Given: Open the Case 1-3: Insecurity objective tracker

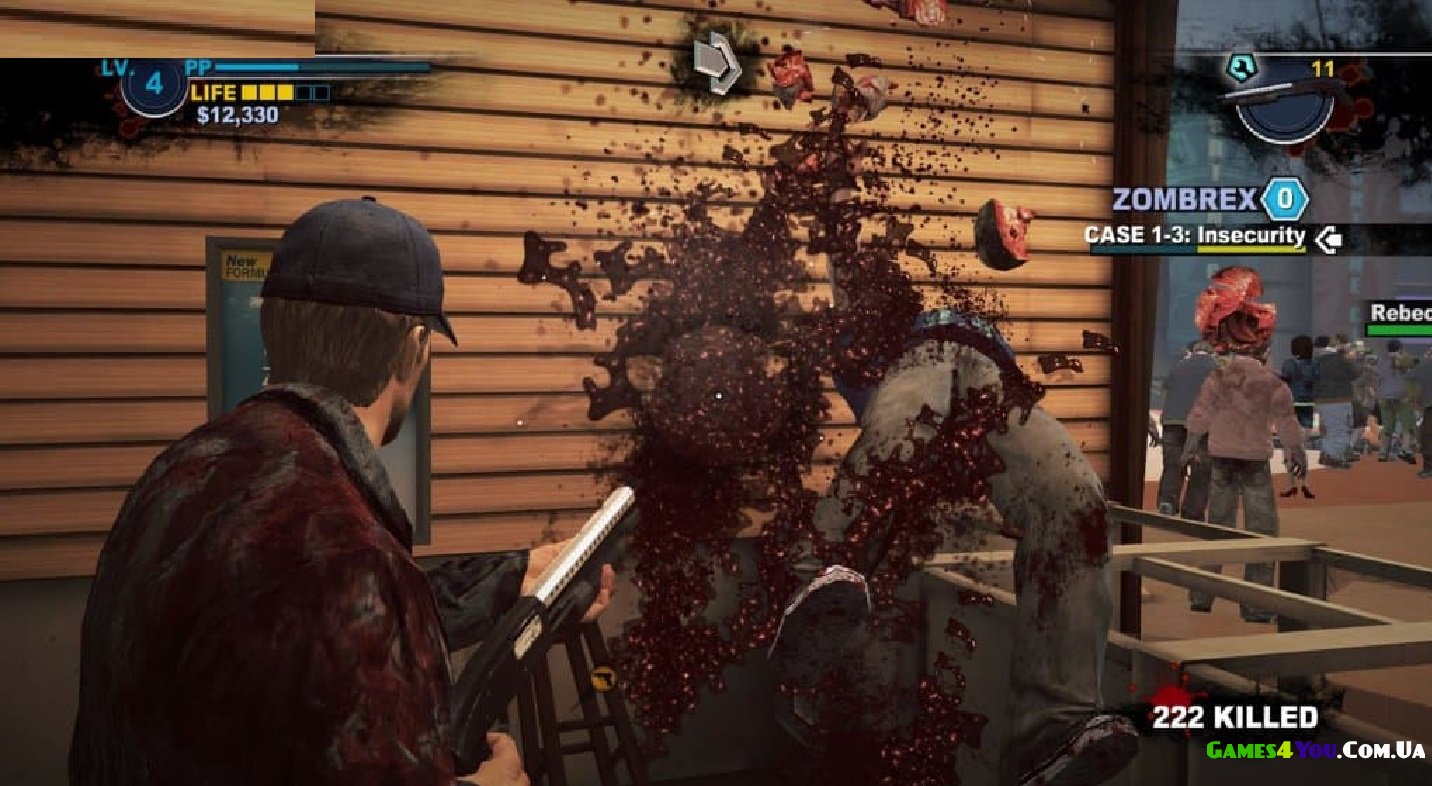Looking at the screenshot, I should pyautogui.click(x=1196, y=237).
